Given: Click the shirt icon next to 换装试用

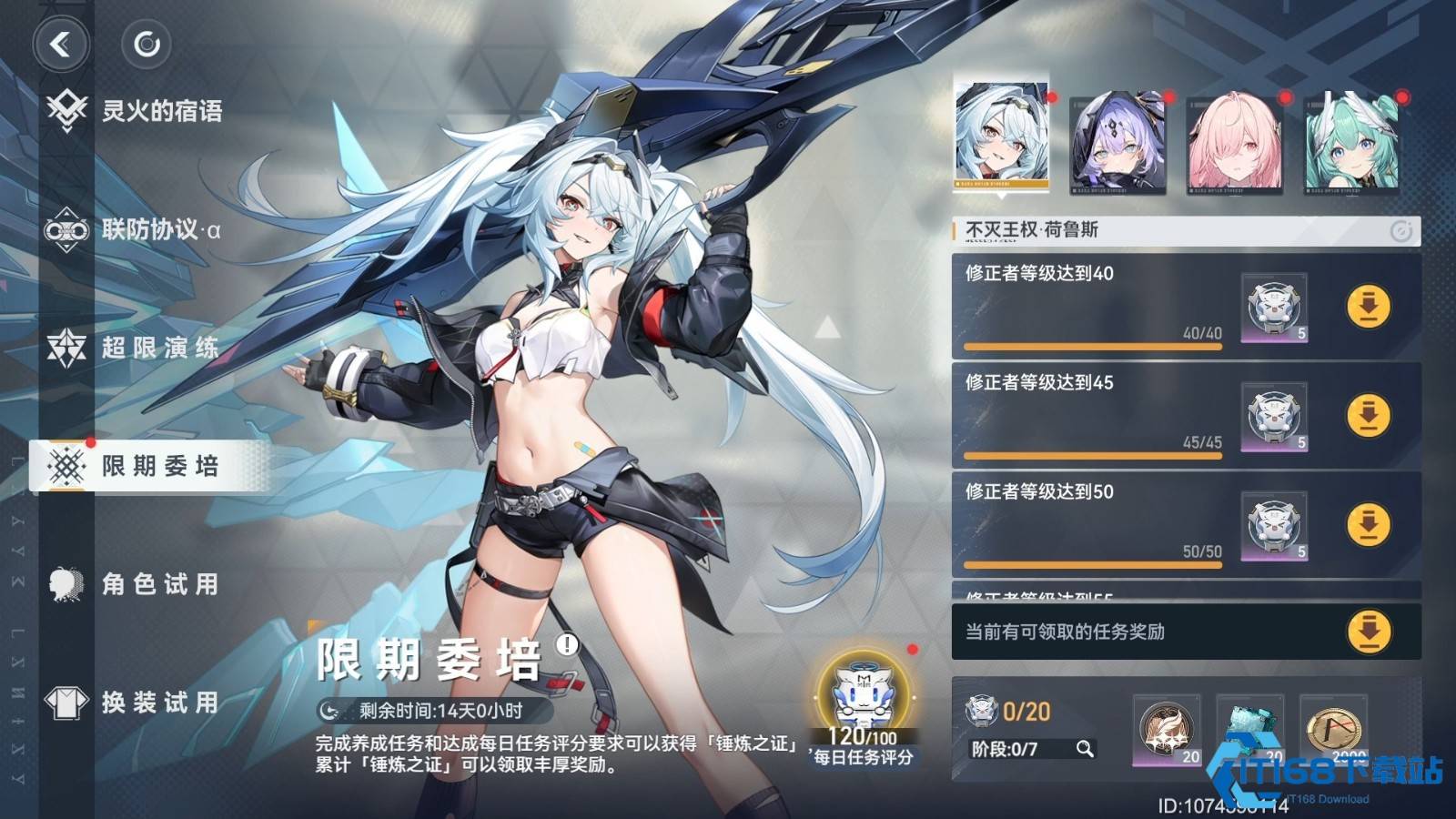Looking at the screenshot, I should (x=64, y=703).
